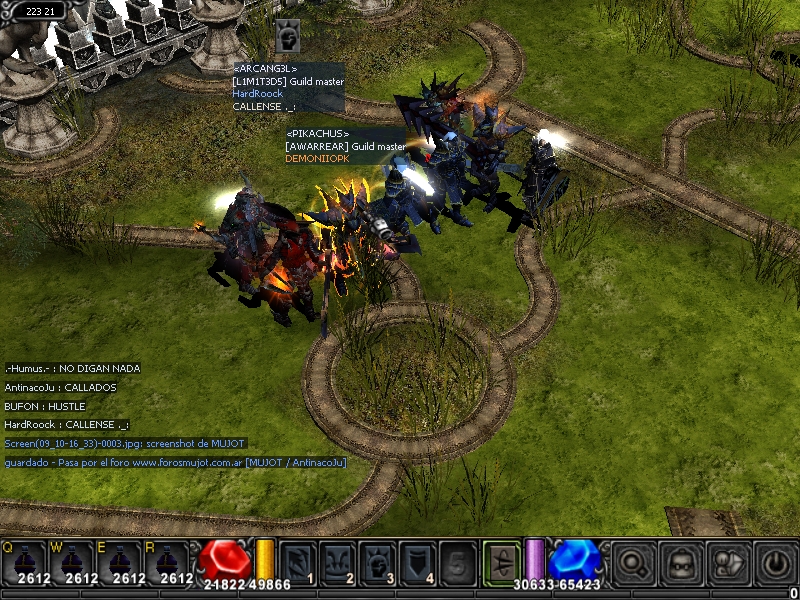Activate skill slot 2 on the hotbar

coord(337,561)
